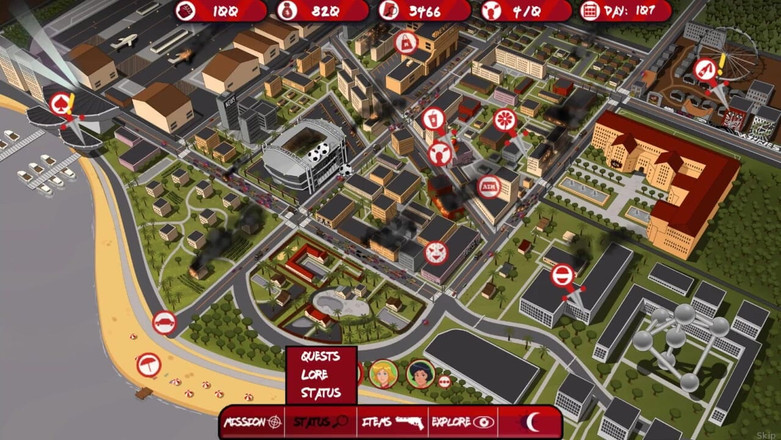Open the ATM location marker
Viewport: 781px width, 440px height.
point(489,185)
